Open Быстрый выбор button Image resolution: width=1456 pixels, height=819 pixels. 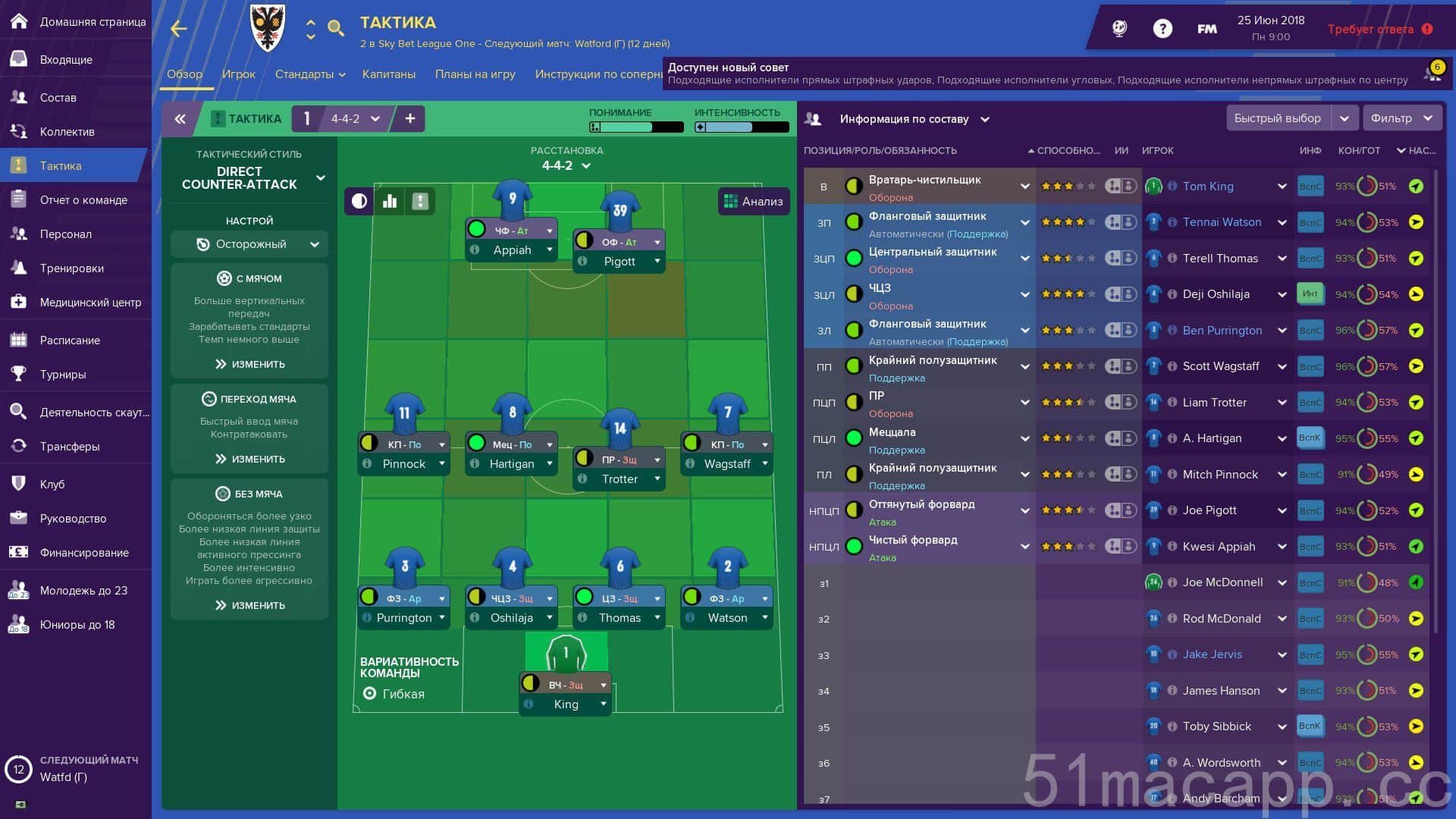pos(1277,118)
